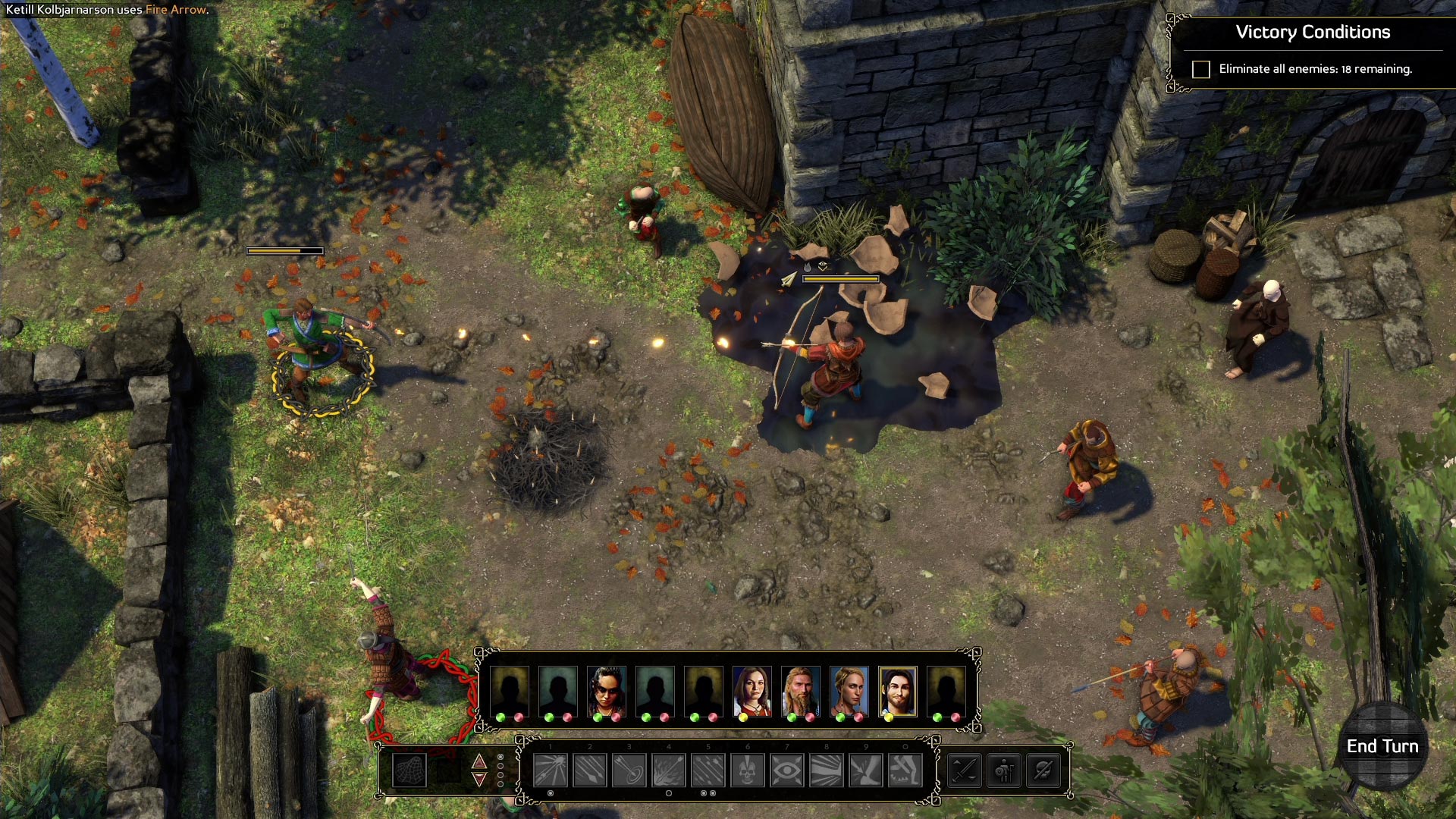This screenshot has height=819, width=1456.
Task: Activate the helmeted skull ability
Action: pyautogui.click(x=747, y=771)
